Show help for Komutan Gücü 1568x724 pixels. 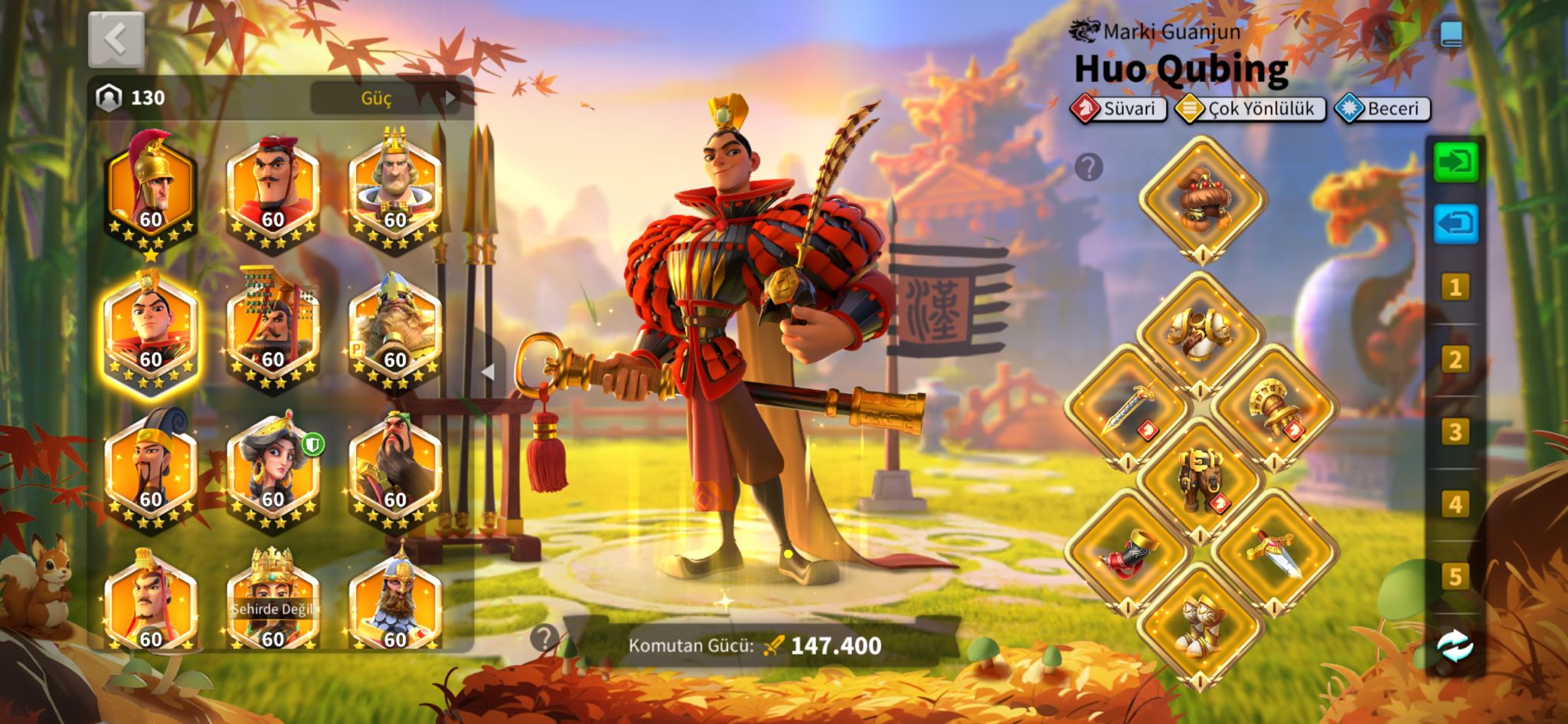click(544, 637)
